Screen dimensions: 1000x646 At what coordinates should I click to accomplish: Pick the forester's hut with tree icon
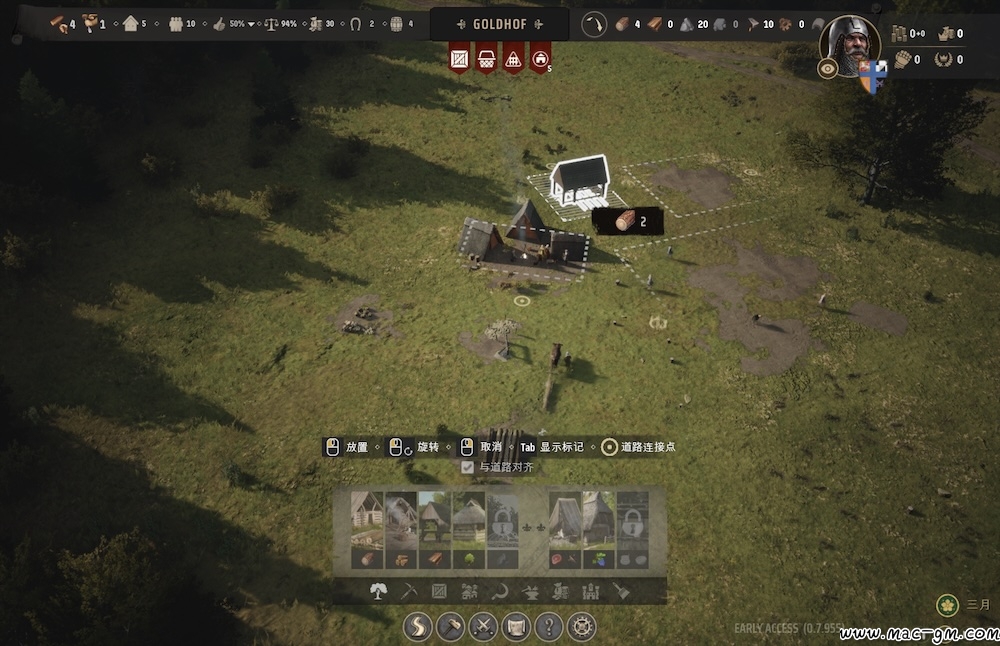coord(469,531)
